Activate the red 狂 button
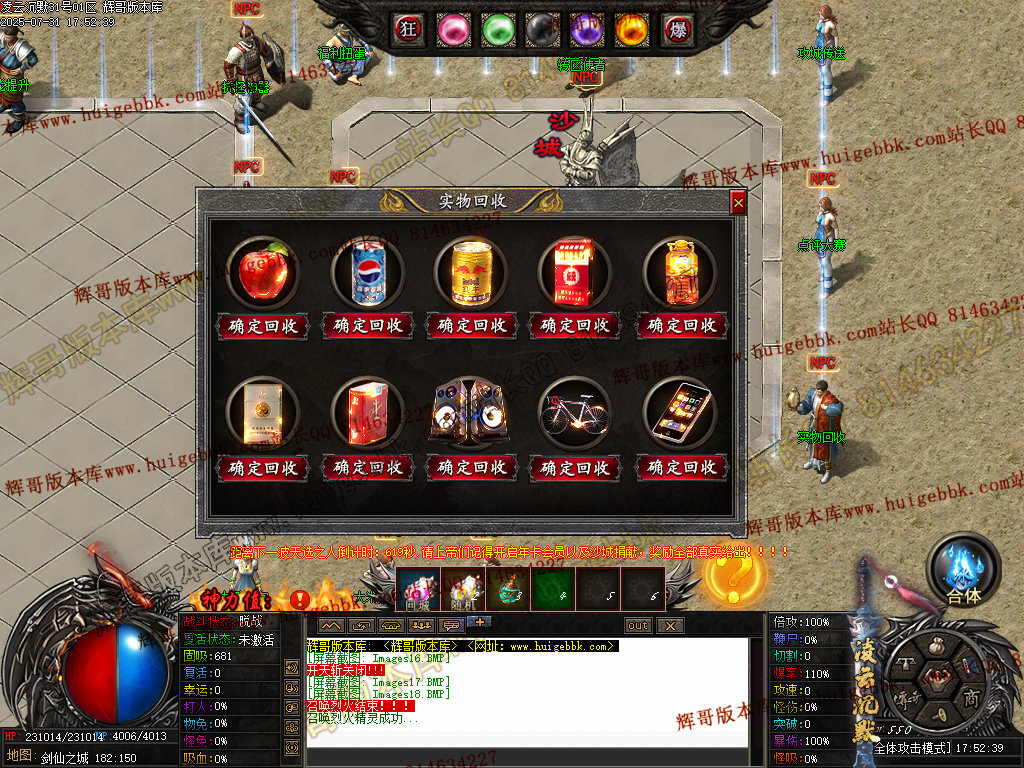1024x768 pixels. pyautogui.click(x=409, y=29)
